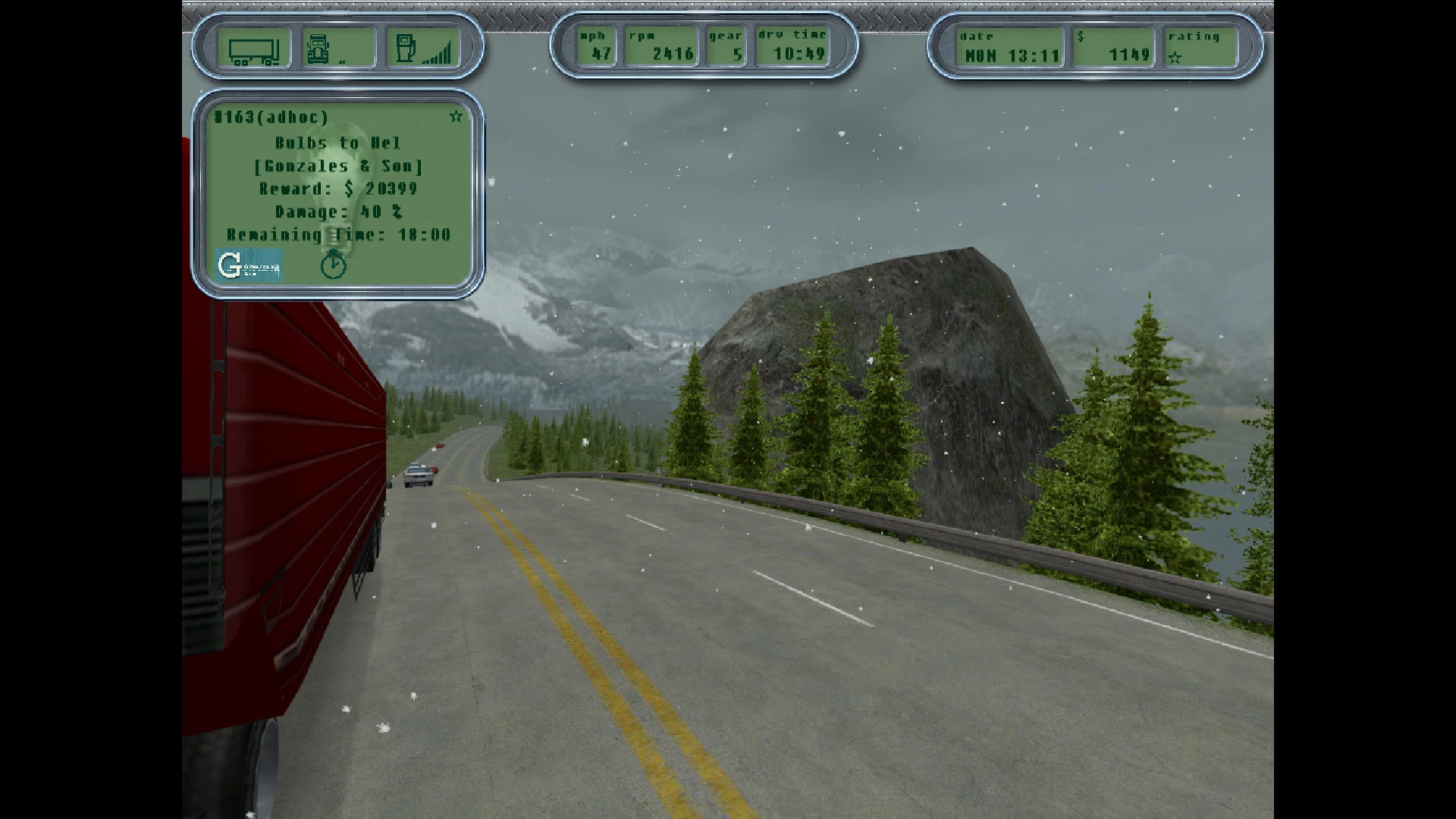Click the fuel pump icon
The image size is (1456, 819).
pyautogui.click(x=406, y=49)
